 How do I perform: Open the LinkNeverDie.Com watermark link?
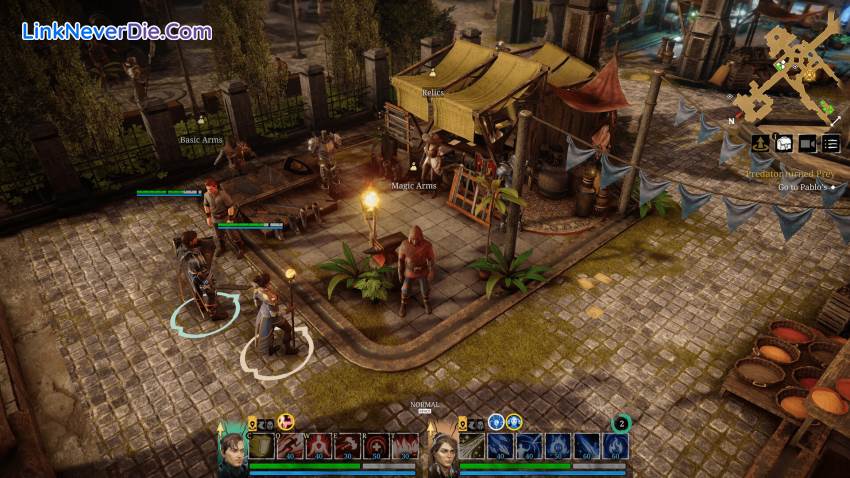click(x=116, y=31)
